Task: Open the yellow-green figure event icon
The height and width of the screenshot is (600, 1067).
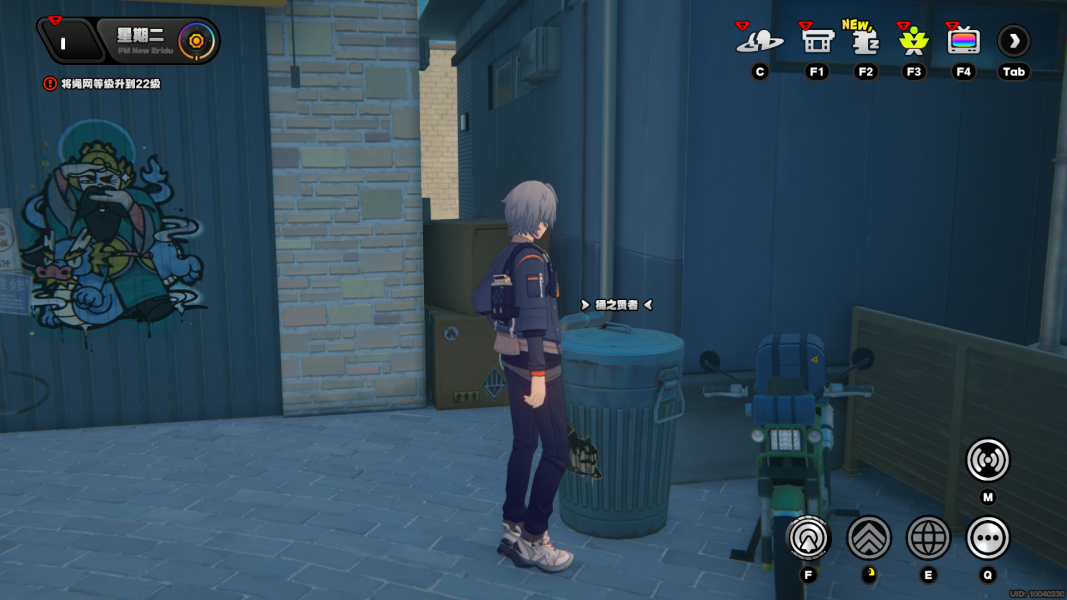Action: coord(913,41)
